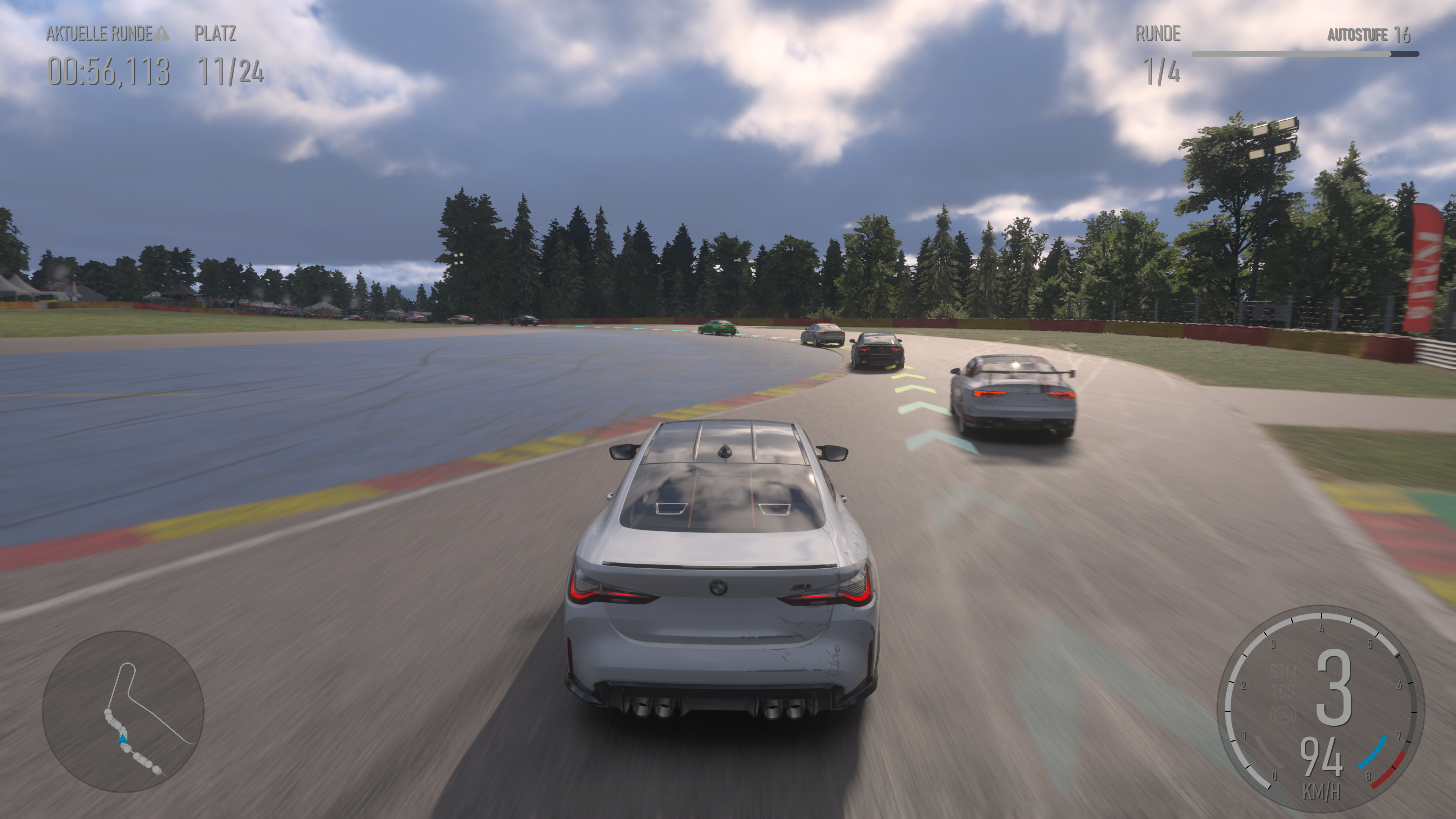Click the circular track minimap
The height and width of the screenshot is (819, 1456).
123,711
